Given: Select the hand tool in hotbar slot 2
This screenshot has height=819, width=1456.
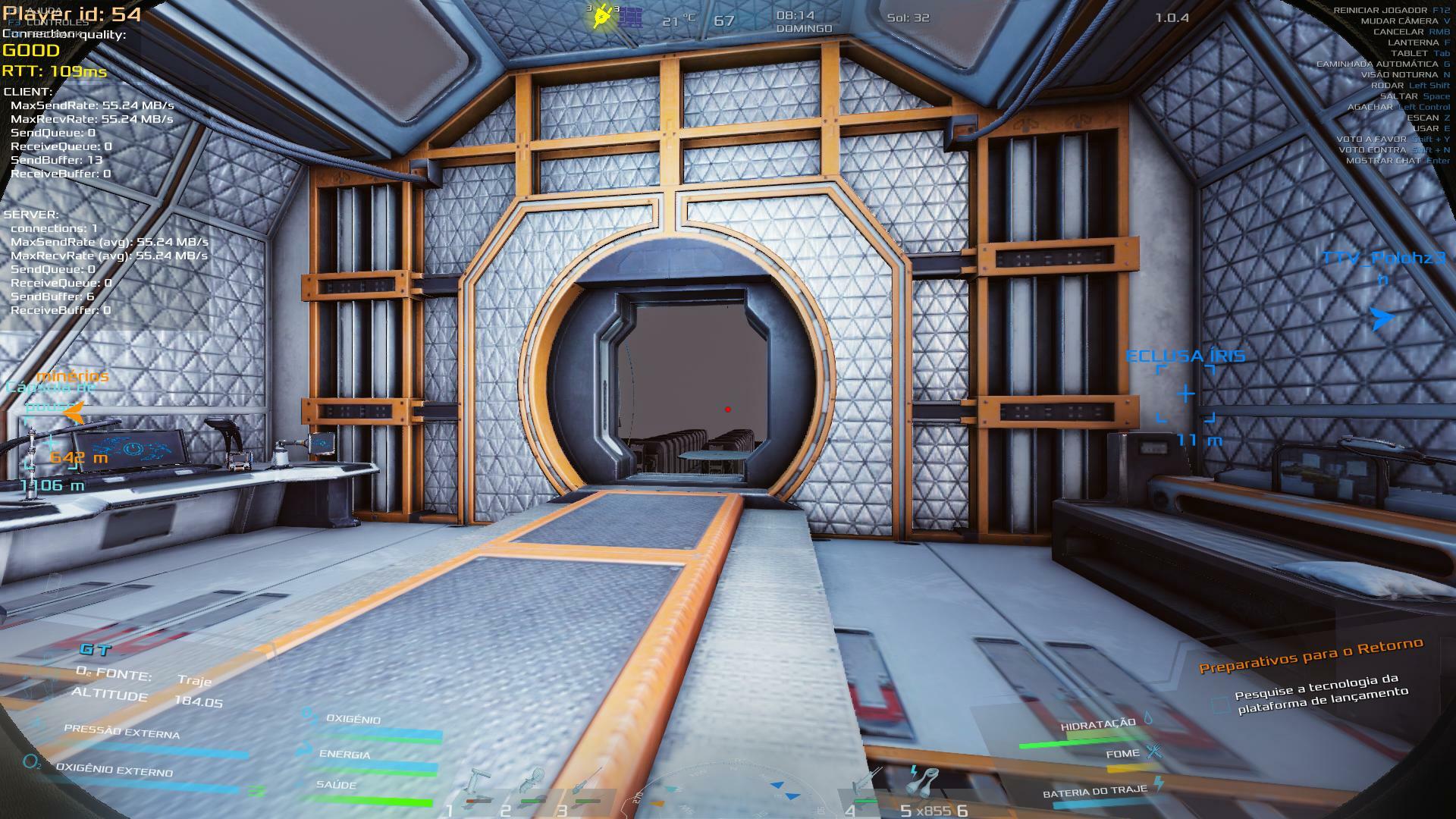Looking at the screenshot, I should pos(534,785).
